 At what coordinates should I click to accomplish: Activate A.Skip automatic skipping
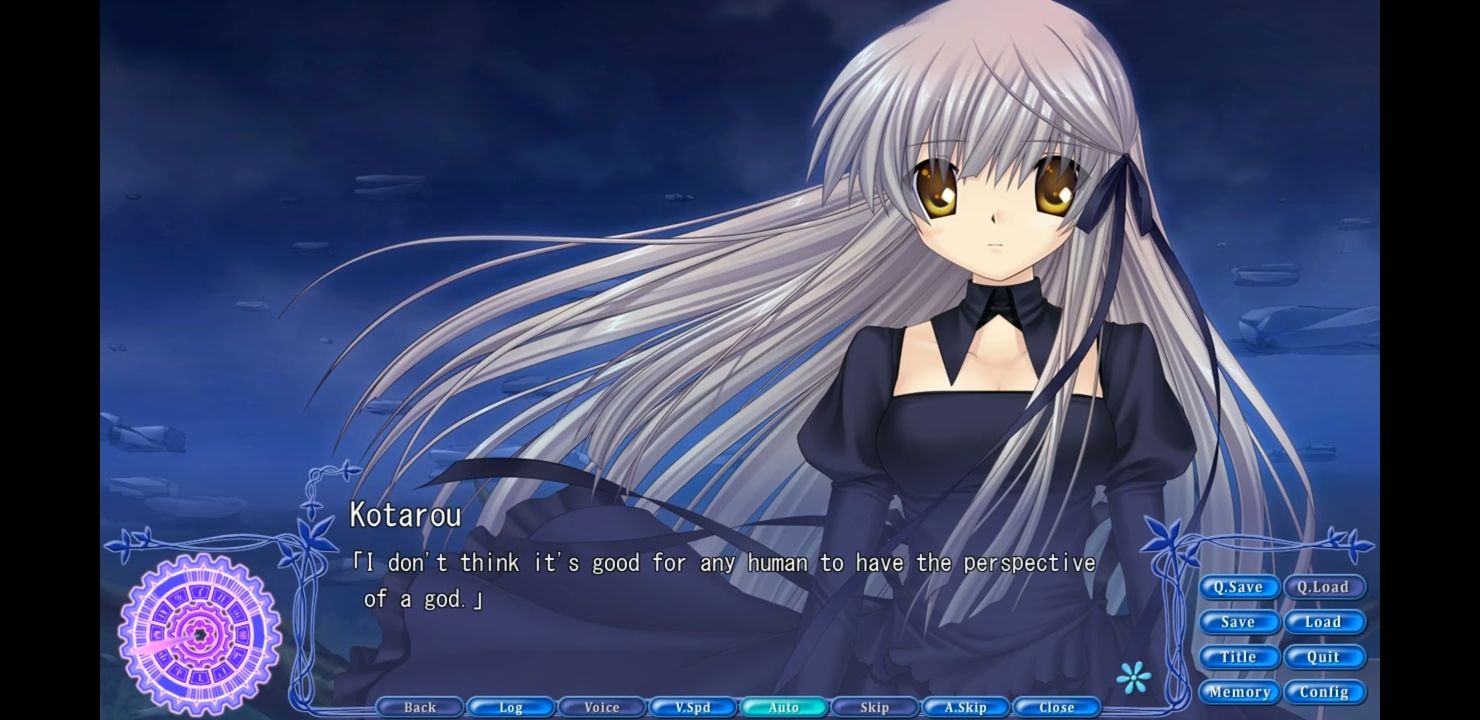[965, 707]
